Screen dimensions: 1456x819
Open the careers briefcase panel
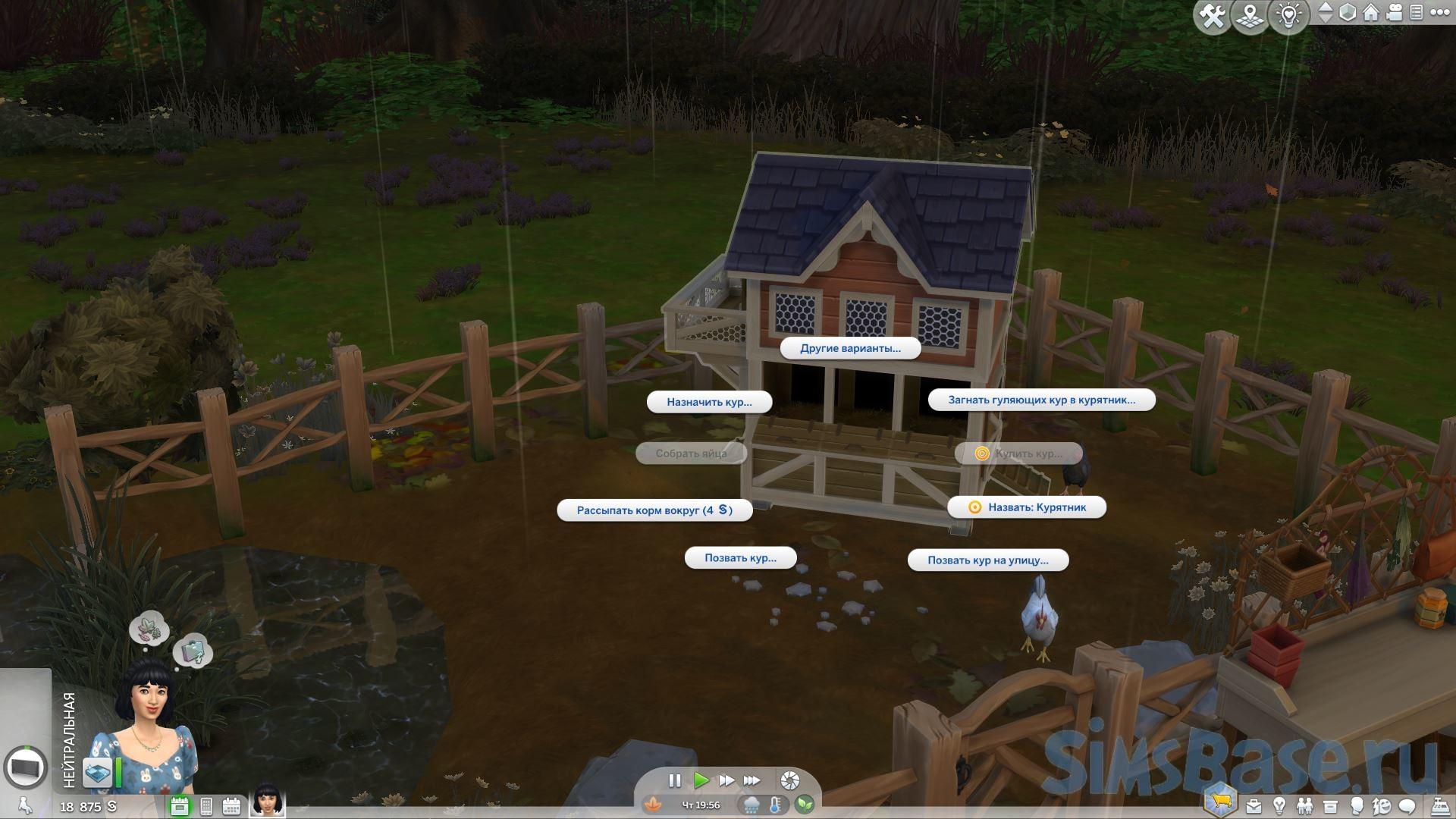pyautogui.click(x=1254, y=805)
